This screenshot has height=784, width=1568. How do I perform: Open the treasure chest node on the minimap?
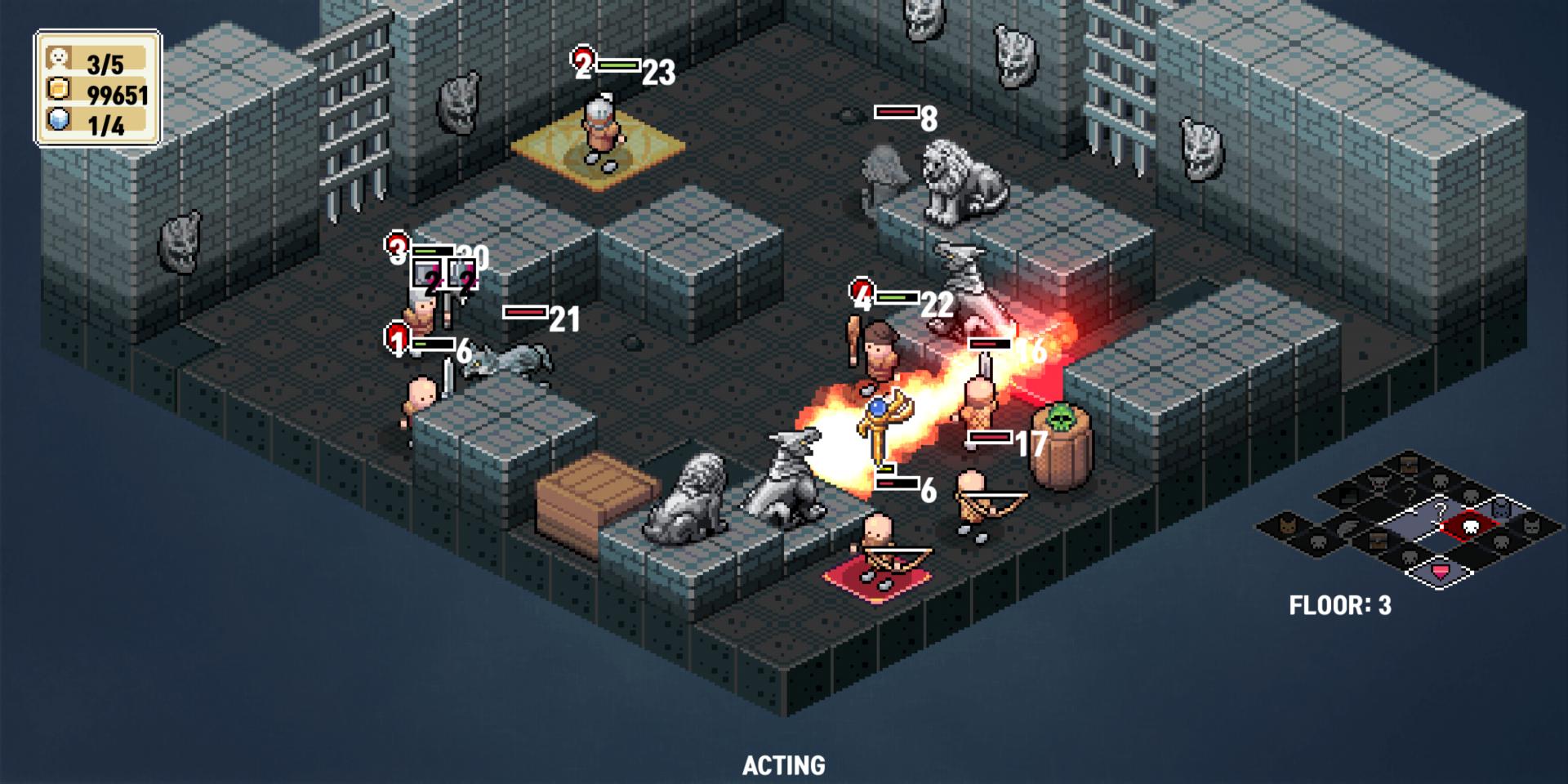tap(1377, 540)
